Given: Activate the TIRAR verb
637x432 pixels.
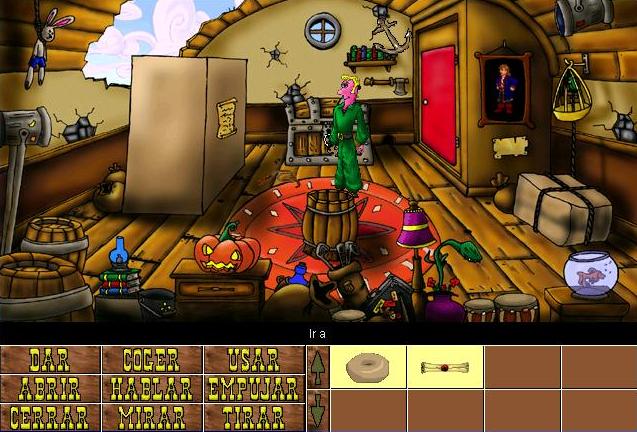Looking at the screenshot, I should pyautogui.click(x=252, y=416).
